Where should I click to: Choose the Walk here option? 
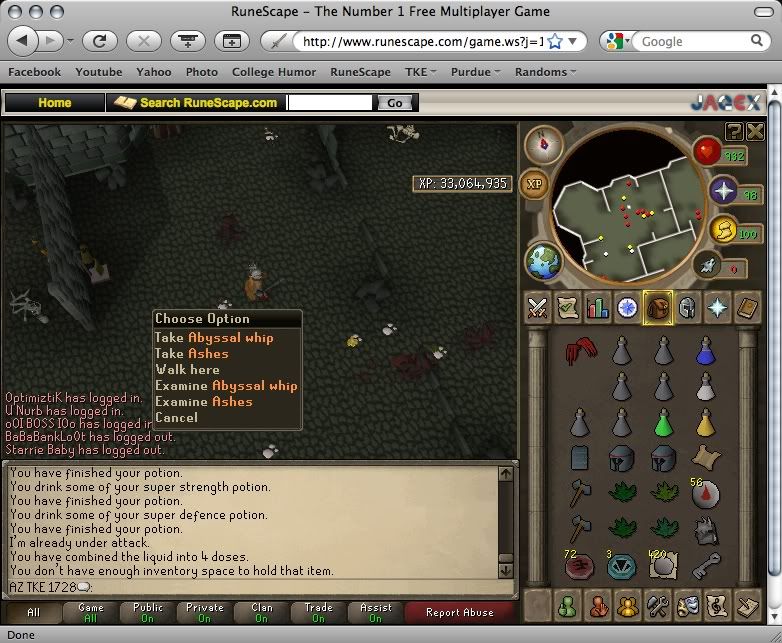tap(187, 370)
